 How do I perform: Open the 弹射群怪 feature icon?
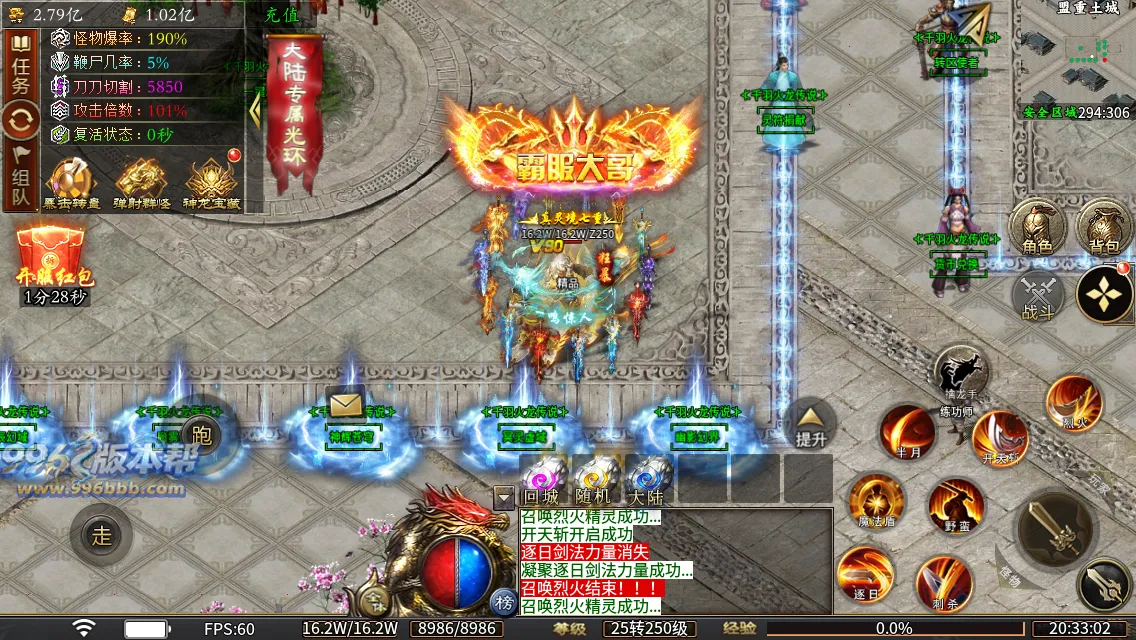tap(140, 184)
